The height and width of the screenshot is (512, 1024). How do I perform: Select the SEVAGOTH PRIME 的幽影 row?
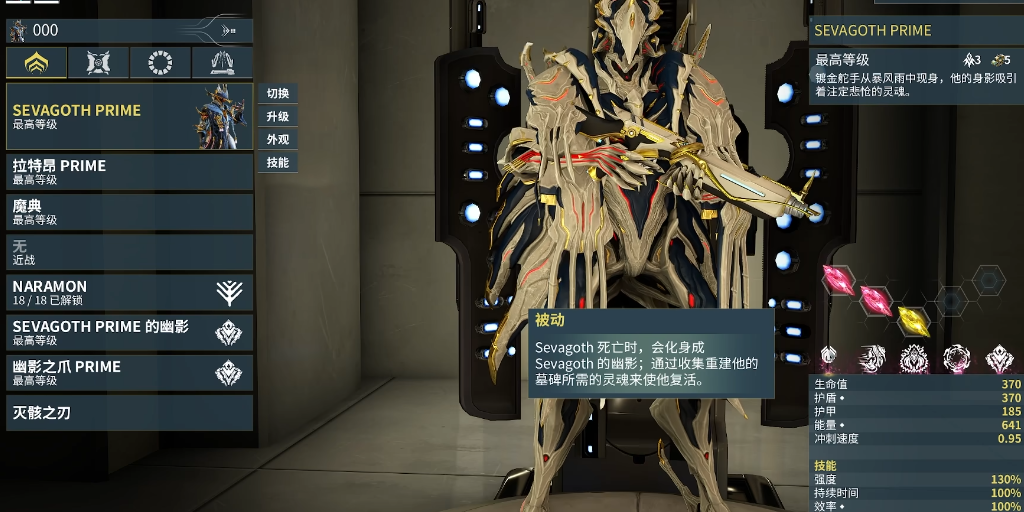tap(129, 332)
